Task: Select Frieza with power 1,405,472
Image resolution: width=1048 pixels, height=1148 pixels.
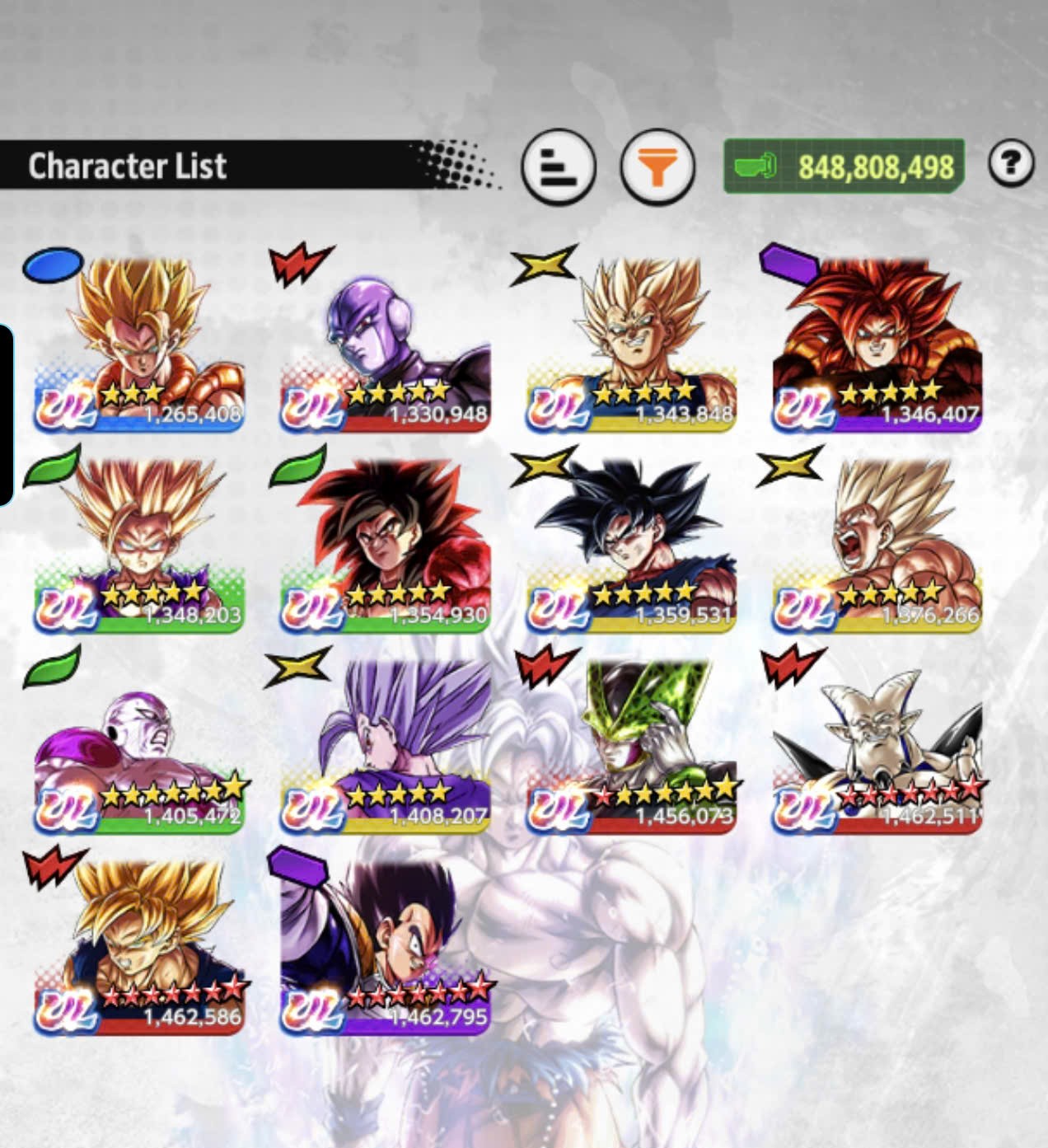Action: tap(138, 748)
